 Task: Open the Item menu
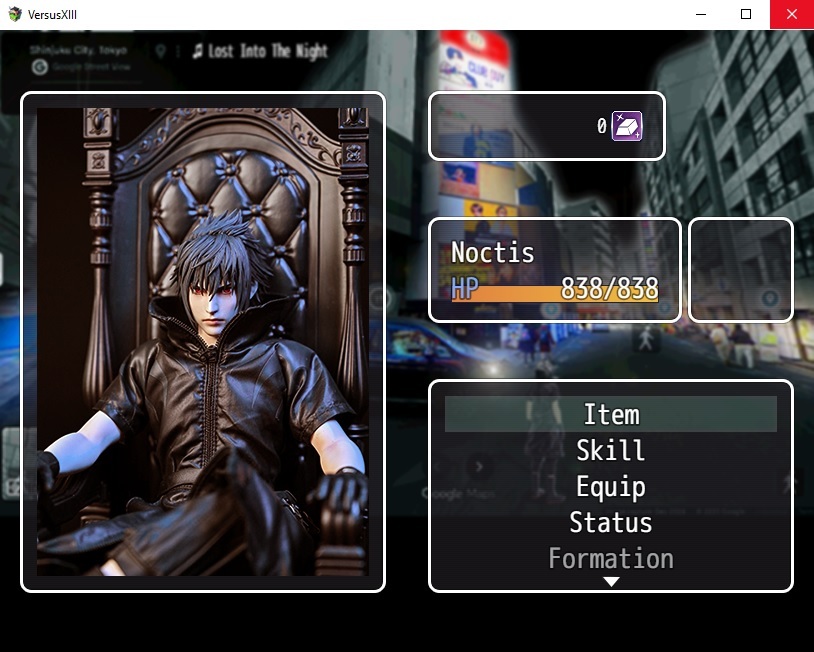[x=611, y=414]
